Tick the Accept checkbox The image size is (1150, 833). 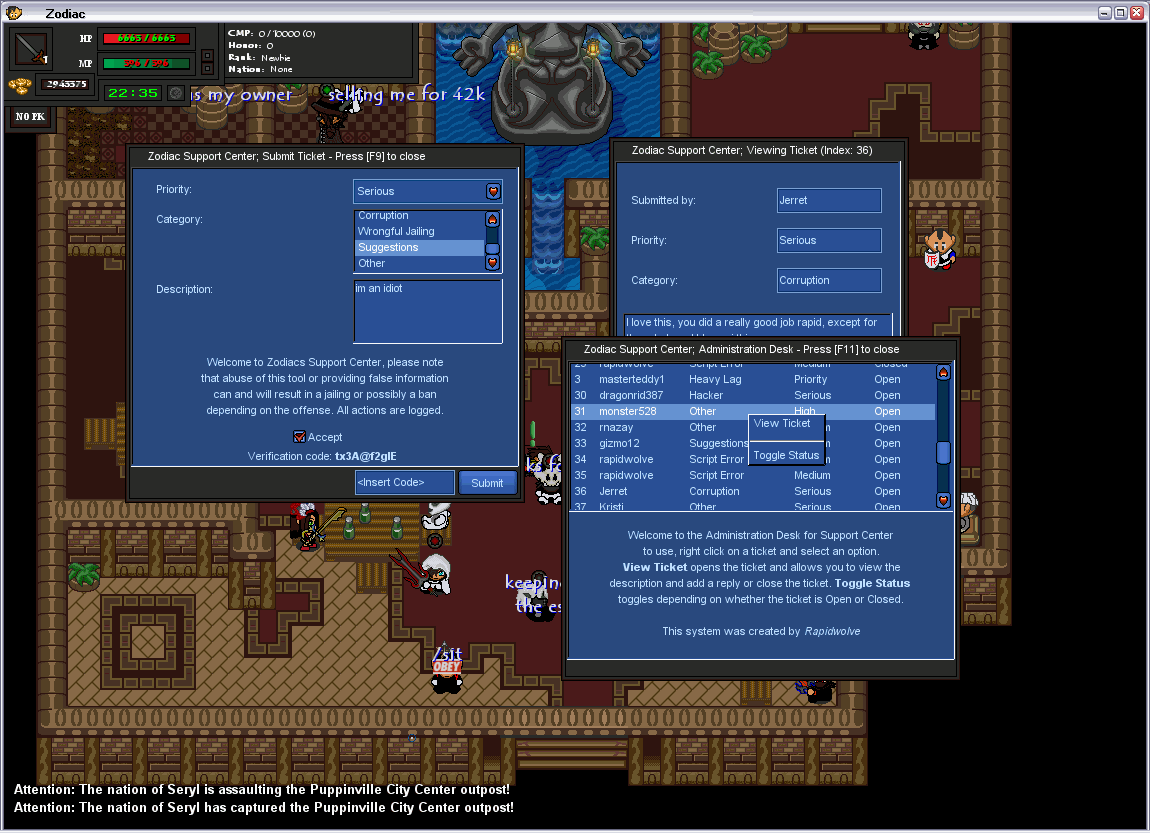coord(299,437)
